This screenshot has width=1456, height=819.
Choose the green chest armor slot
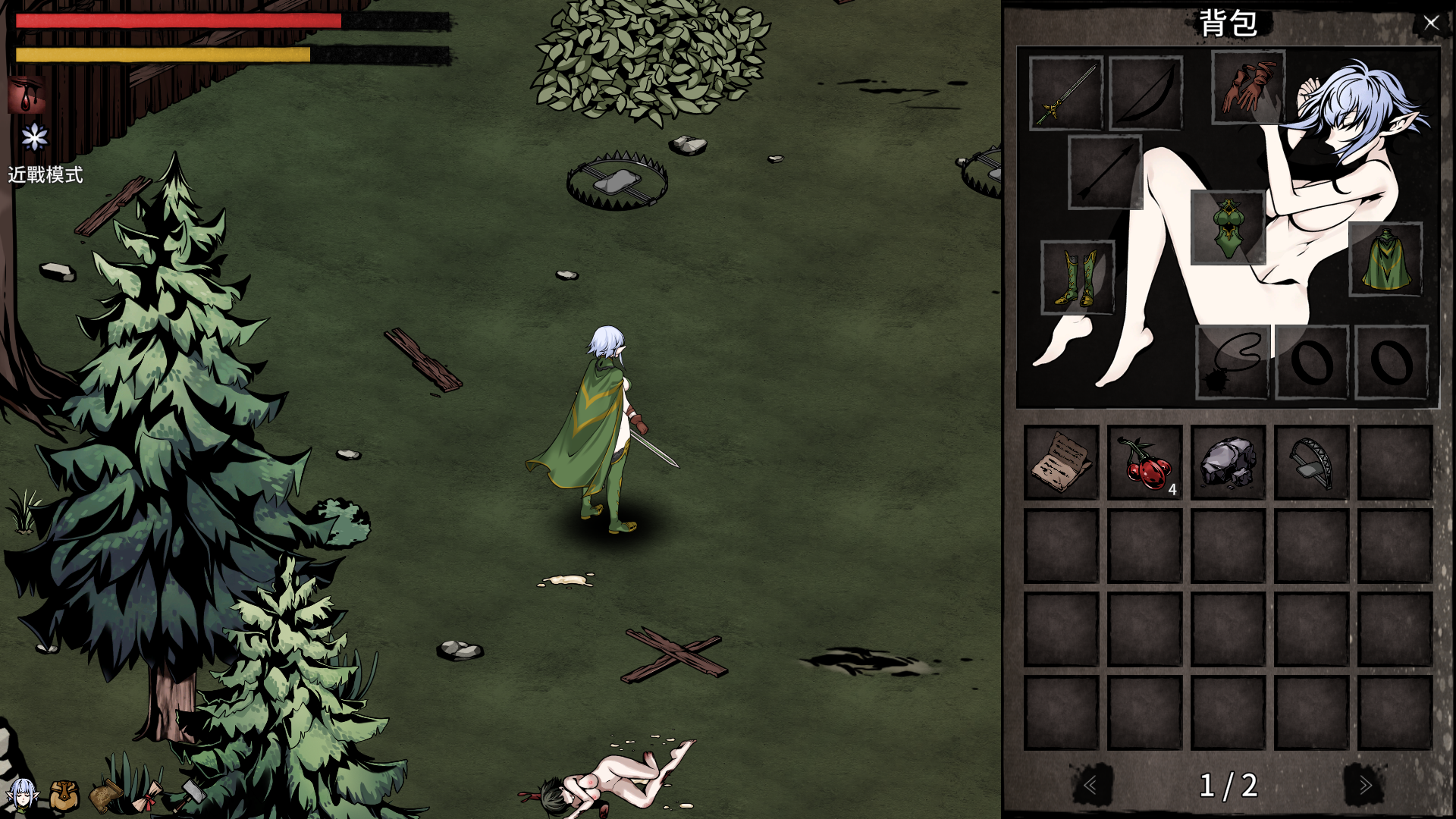pyautogui.click(x=1228, y=227)
